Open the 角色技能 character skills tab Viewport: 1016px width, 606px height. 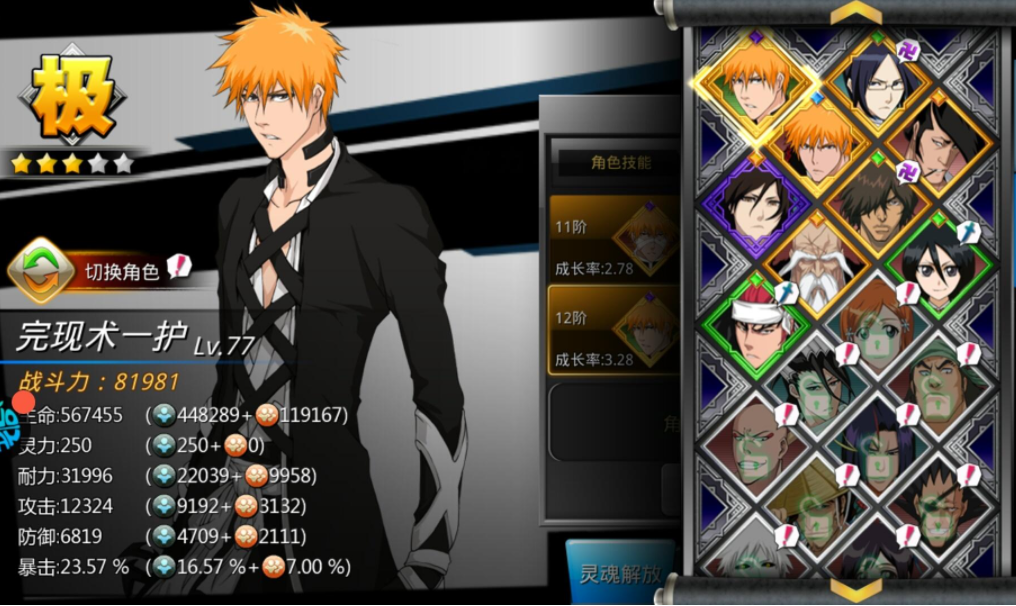click(620, 162)
